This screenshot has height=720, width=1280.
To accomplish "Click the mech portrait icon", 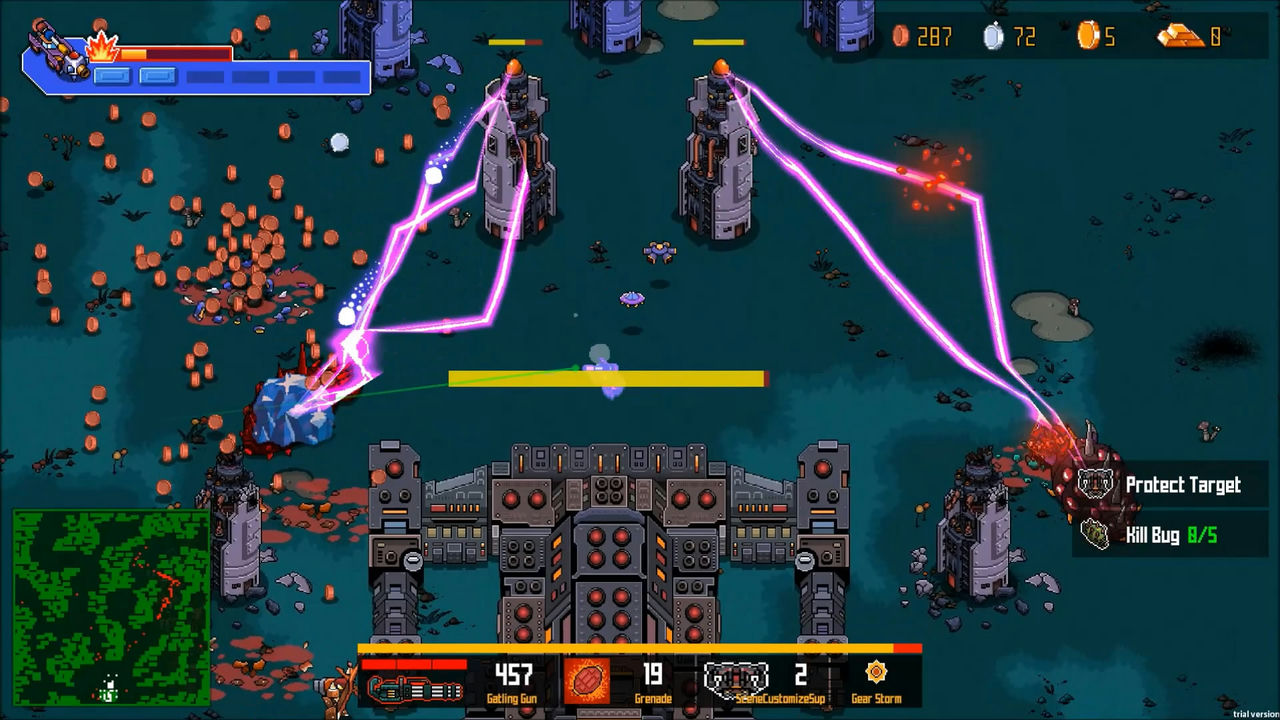I will click(58, 50).
